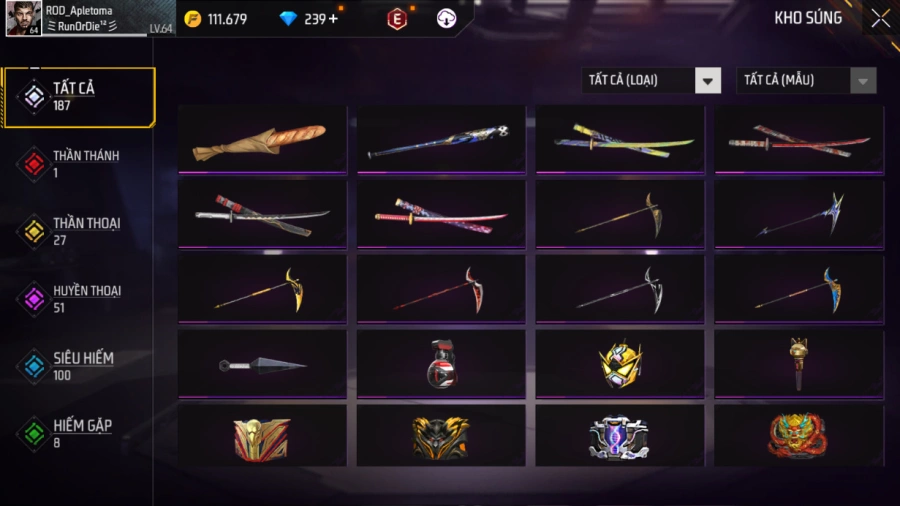The width and height of the screenshot is (900, 506).
Task: Open the Tất Cả (Loại) dropdown
Action: (x=651, y=80)
